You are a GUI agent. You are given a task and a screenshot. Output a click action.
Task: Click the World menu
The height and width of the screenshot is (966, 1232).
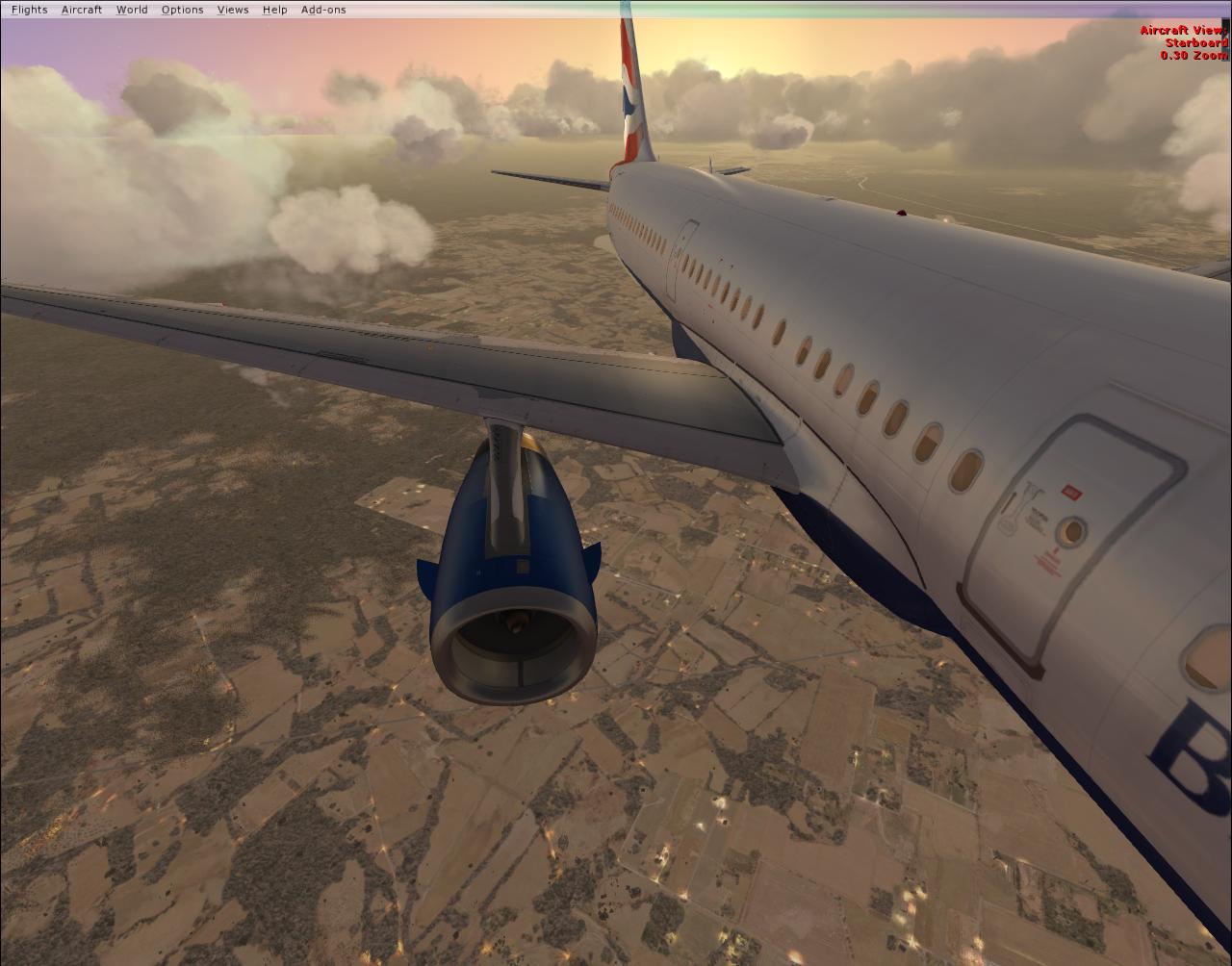132,10
